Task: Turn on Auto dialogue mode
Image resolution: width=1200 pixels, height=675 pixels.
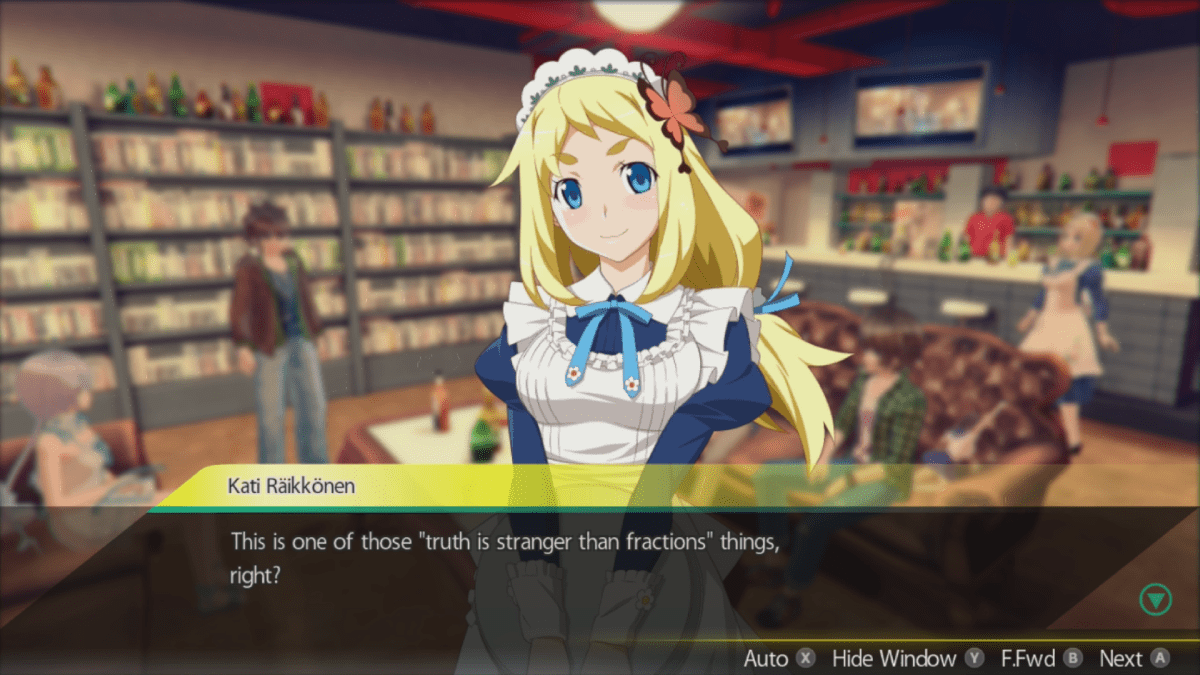Action: point(779,658)
